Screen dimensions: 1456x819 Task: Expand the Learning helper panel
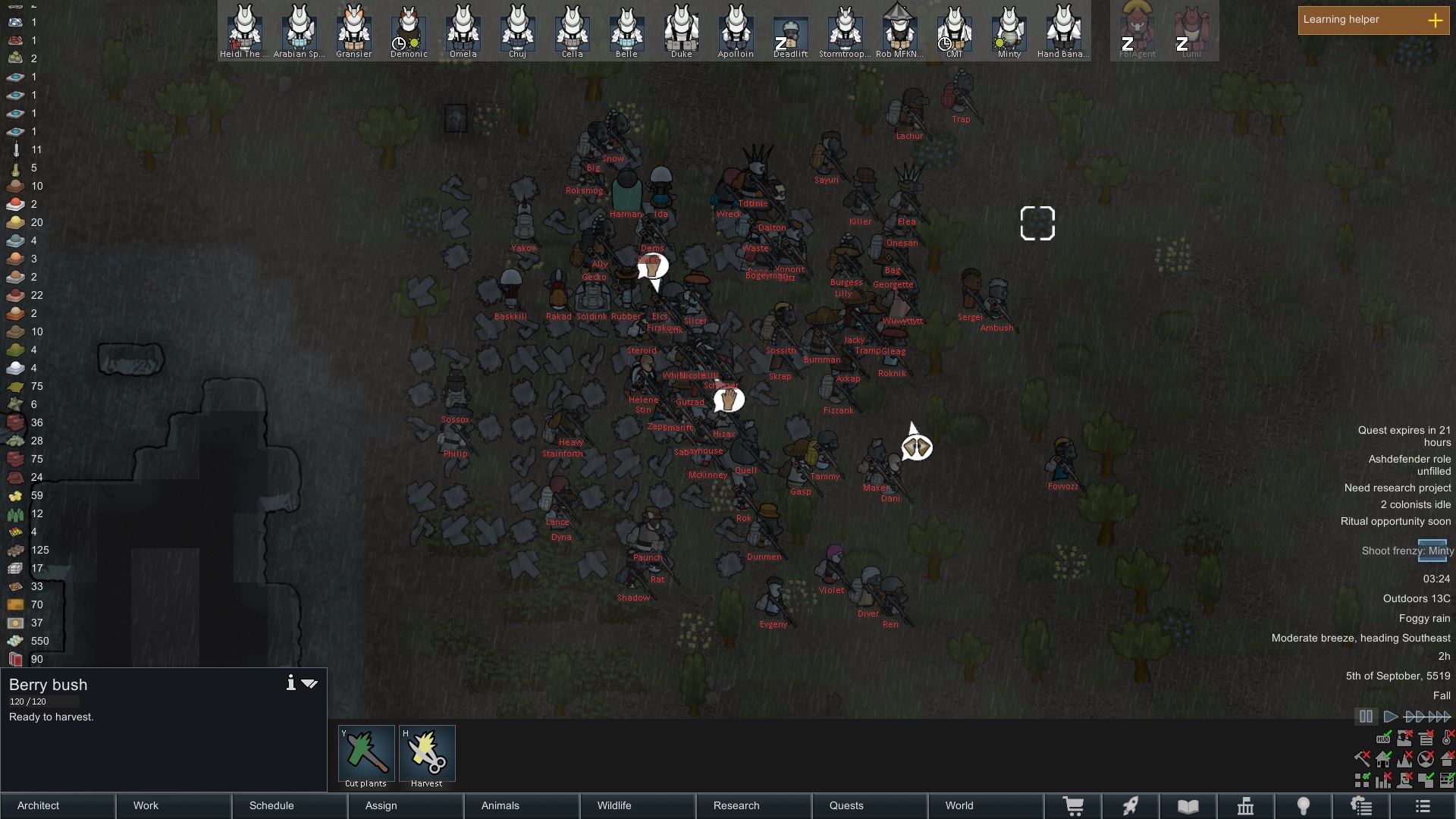pos(1436,20)
